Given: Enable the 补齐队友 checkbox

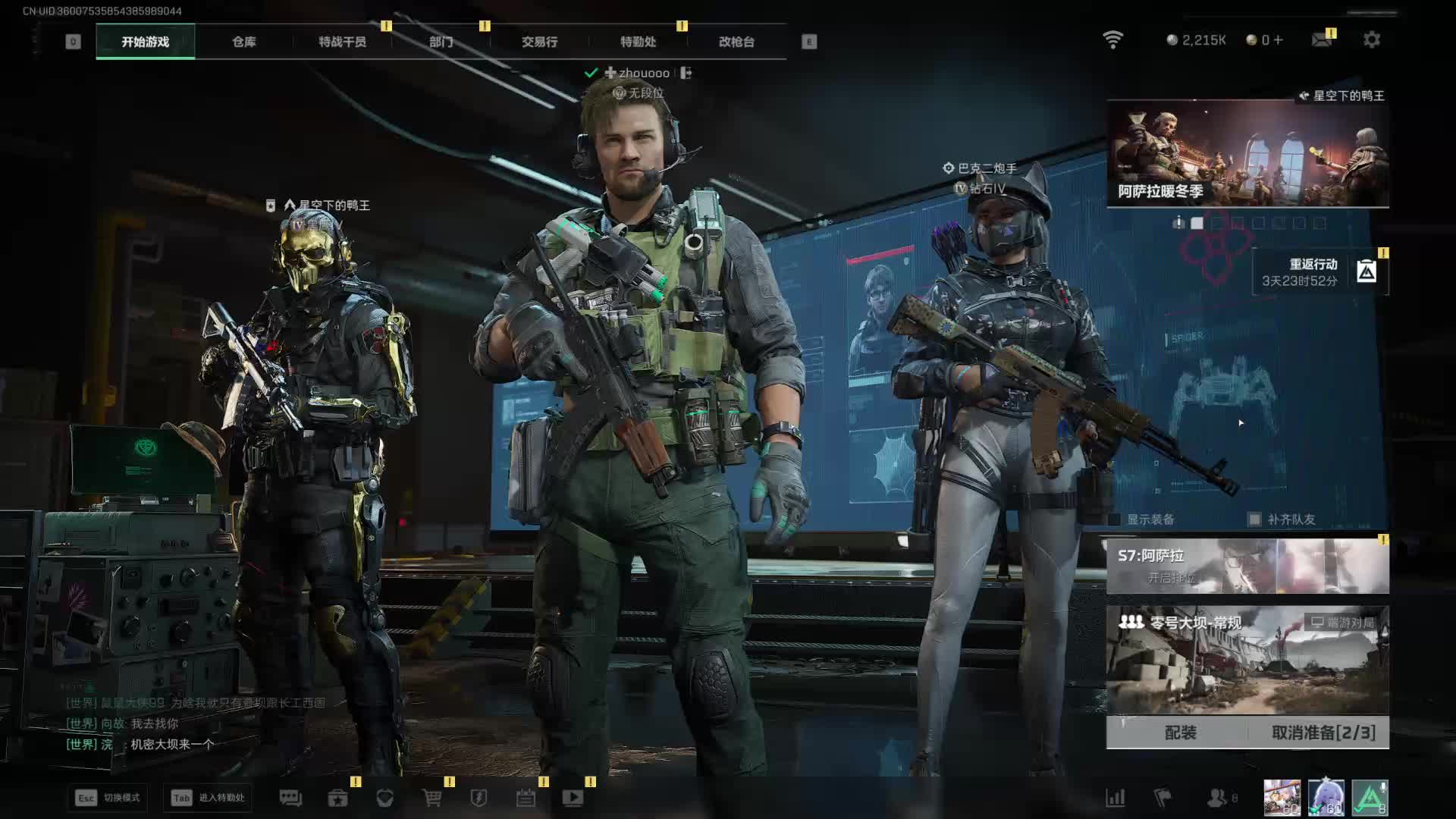Looking at the screenshot, I should pyautogui.click(x=1255, y=519).
